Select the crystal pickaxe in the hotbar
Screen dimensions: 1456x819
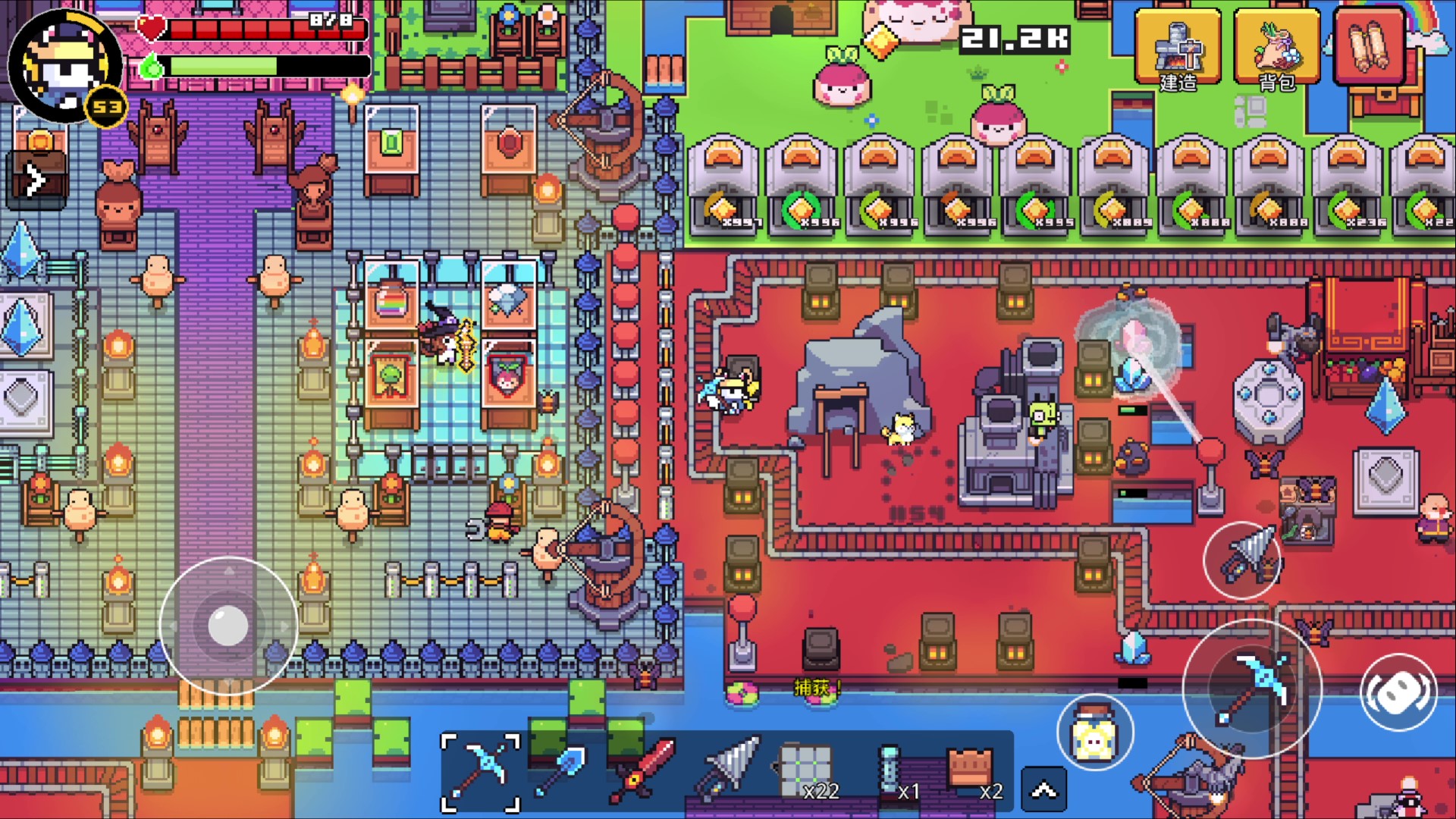pyautogui.click(x=481, y=772)
